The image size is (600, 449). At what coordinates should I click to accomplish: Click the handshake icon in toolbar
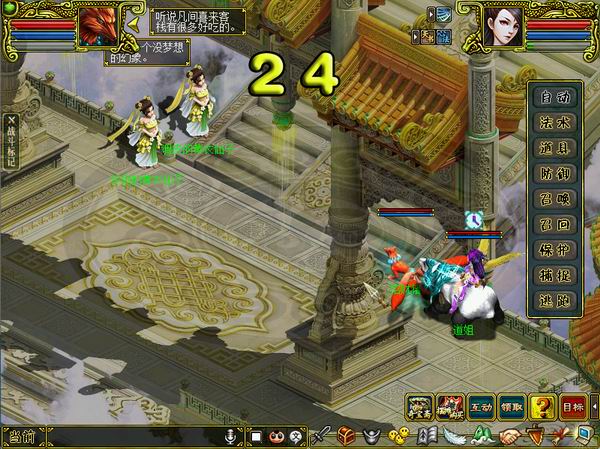point(511,437)
